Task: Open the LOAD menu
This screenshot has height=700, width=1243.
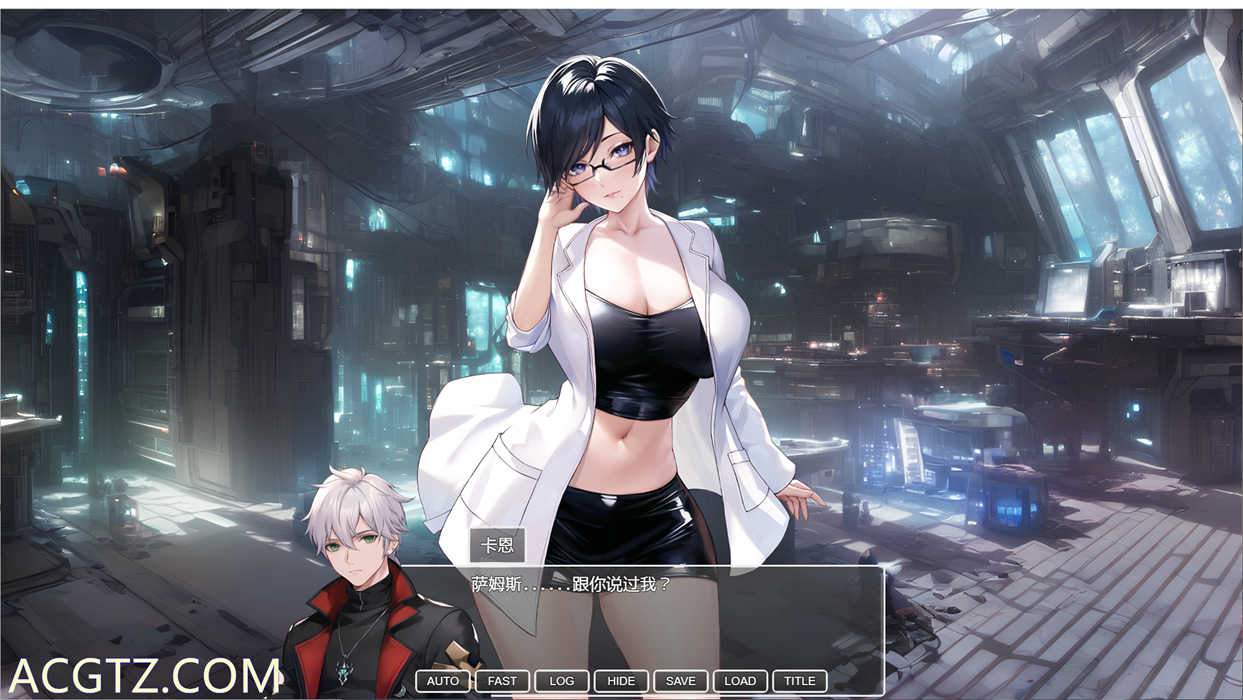Action: [740, 681]
